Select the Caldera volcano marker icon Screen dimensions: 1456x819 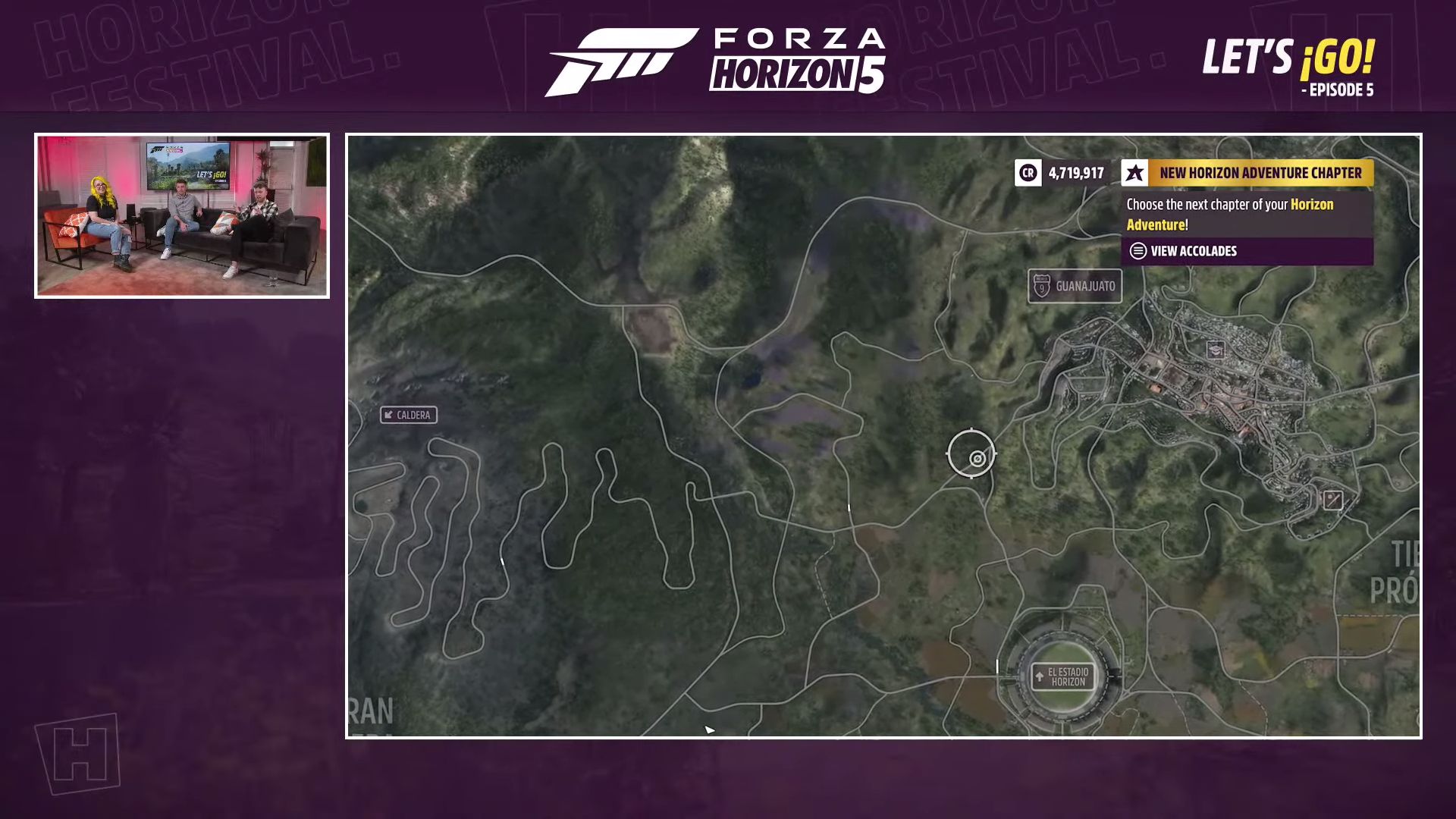[389, 416]
